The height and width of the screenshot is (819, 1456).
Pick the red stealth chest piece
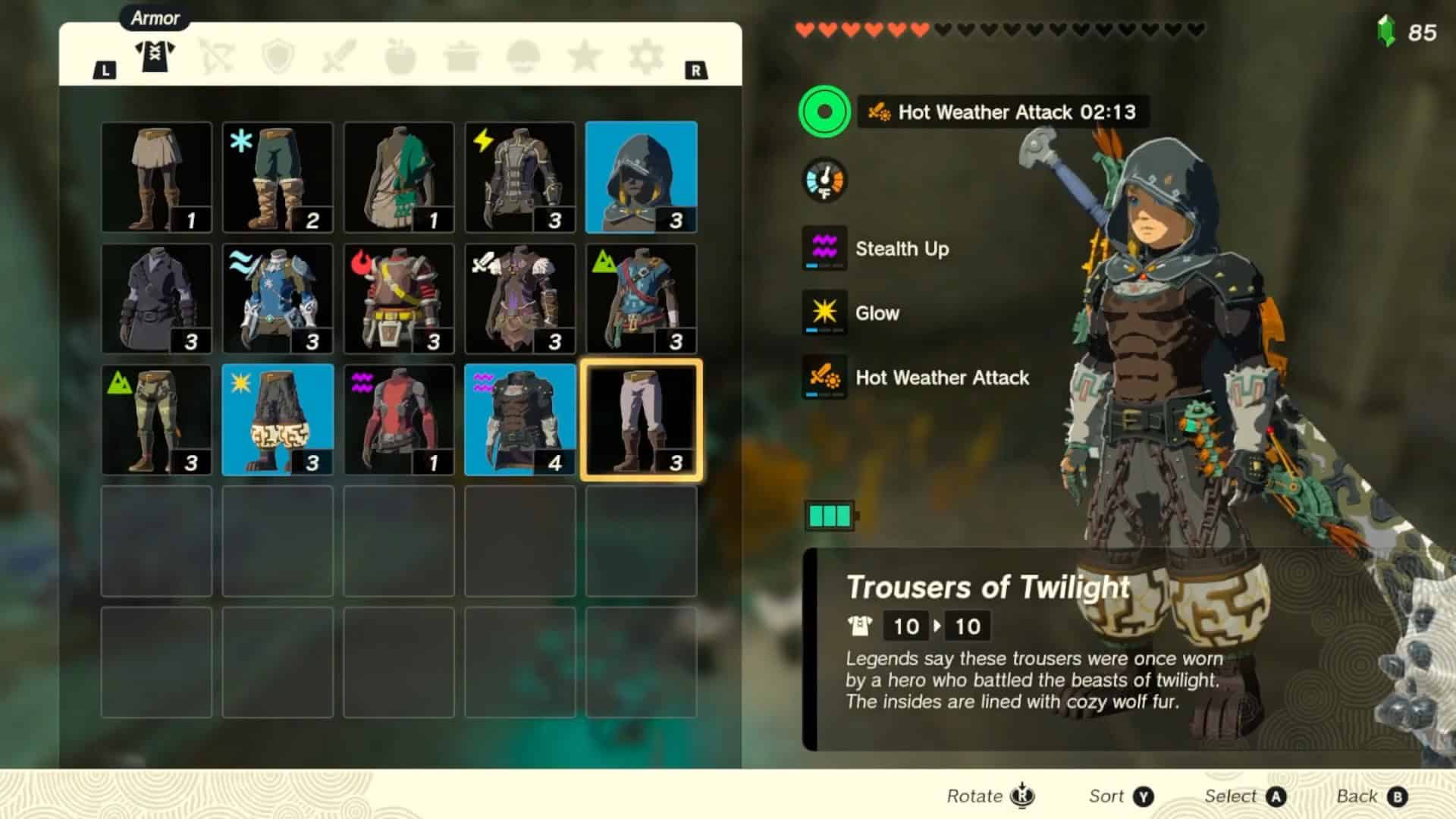(x=399, y=420)
